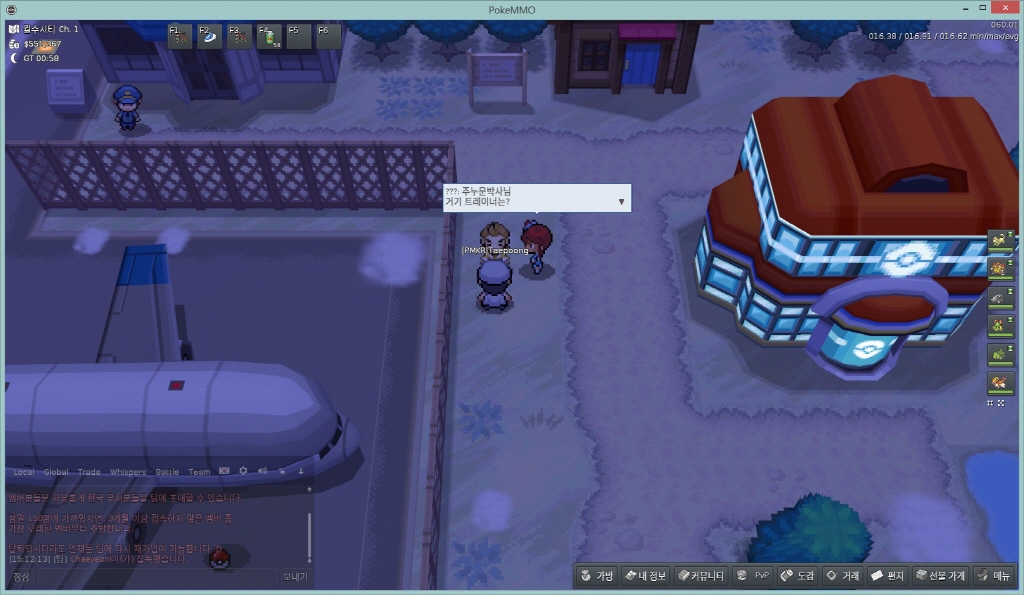Open the 편지 mail window
The image size is (1024, 595).
point(887,576)
